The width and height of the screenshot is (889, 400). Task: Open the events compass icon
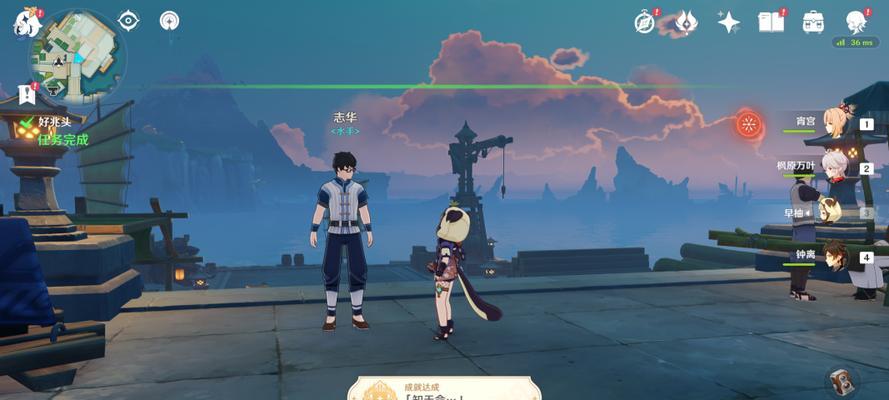pyautogui.click(x=645, y=21)
